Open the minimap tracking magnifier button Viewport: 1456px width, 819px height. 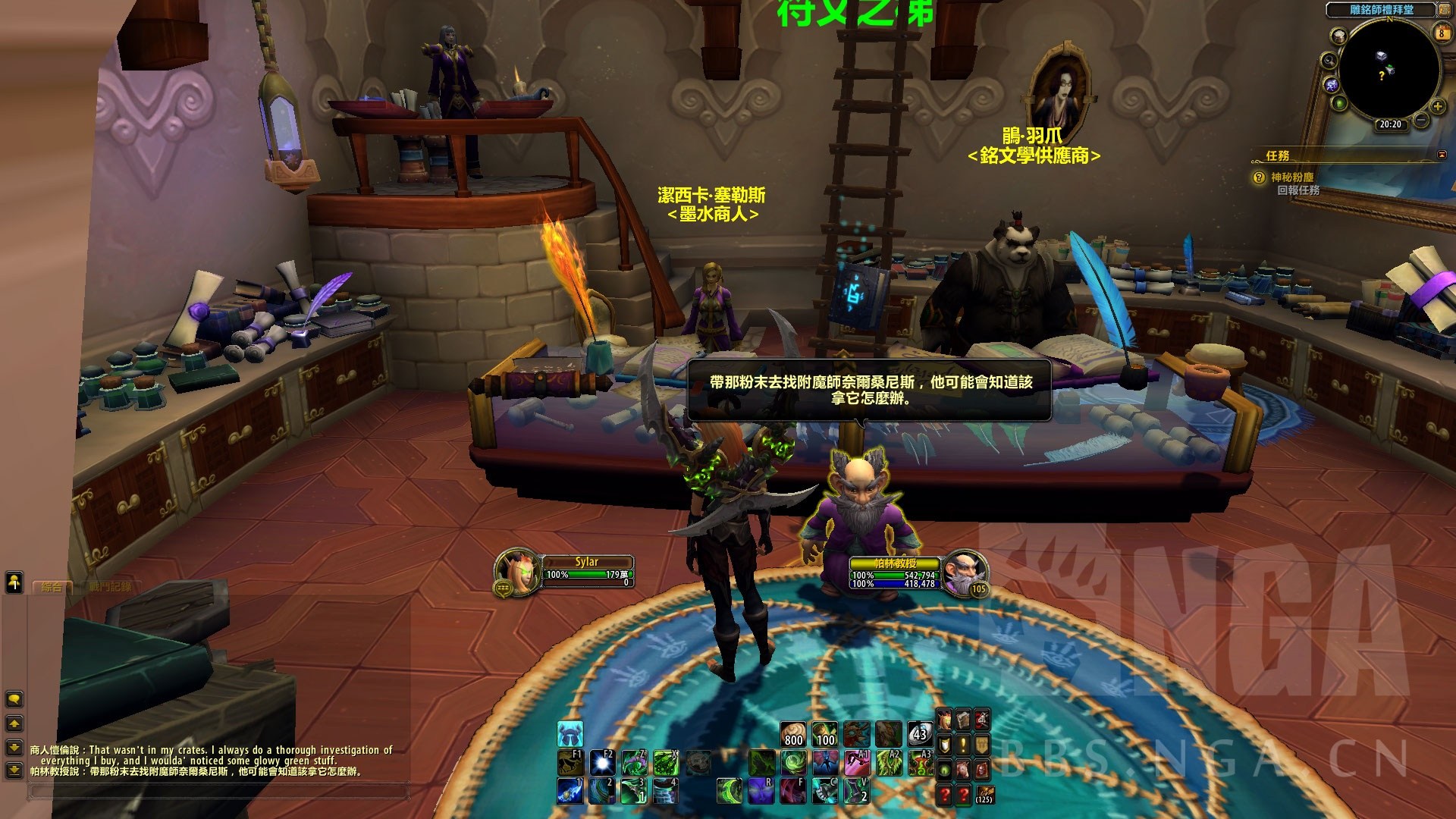(x=1329, y=61)
